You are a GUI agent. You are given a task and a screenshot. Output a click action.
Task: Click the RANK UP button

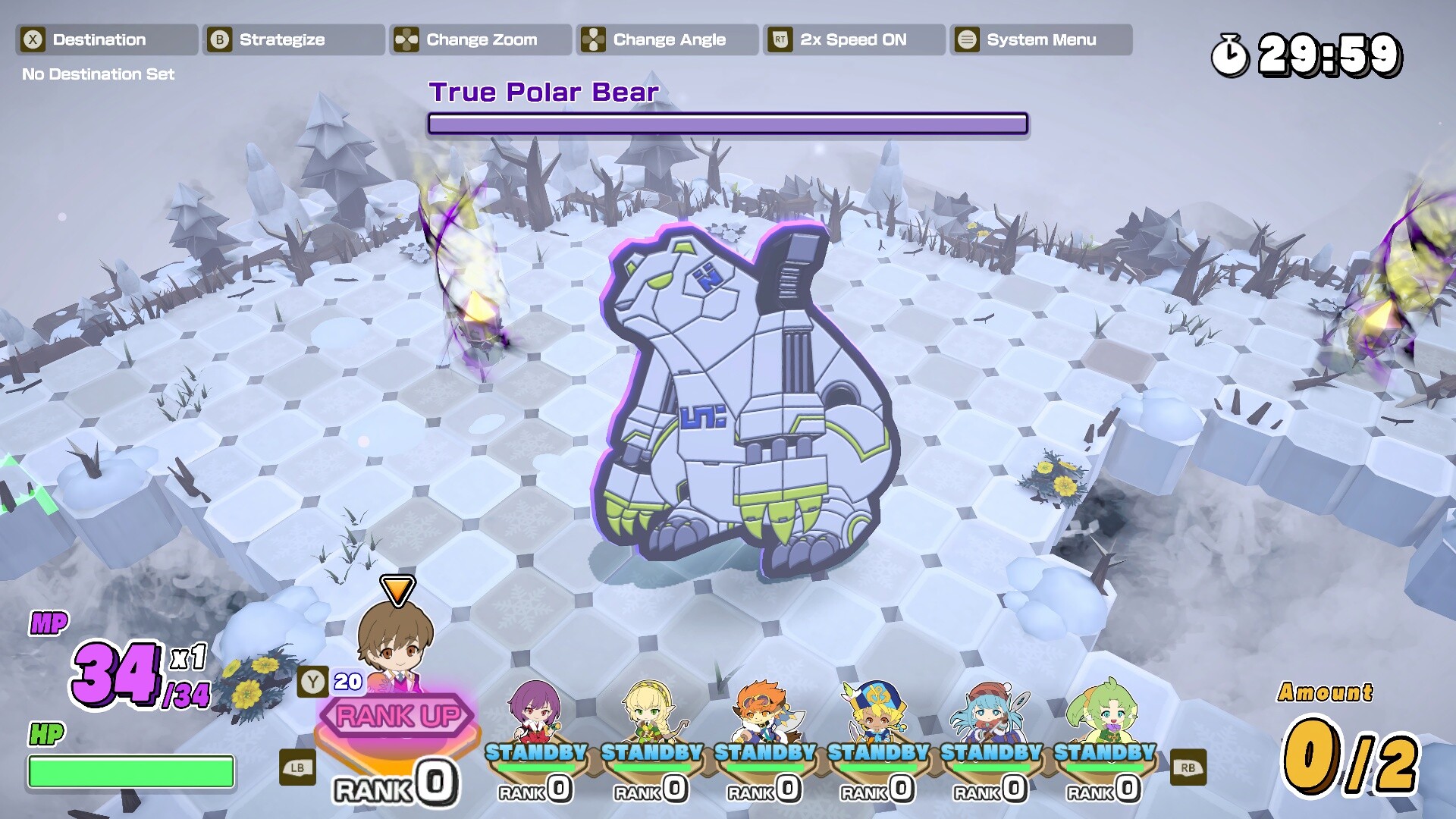click(x=397, y=715)
